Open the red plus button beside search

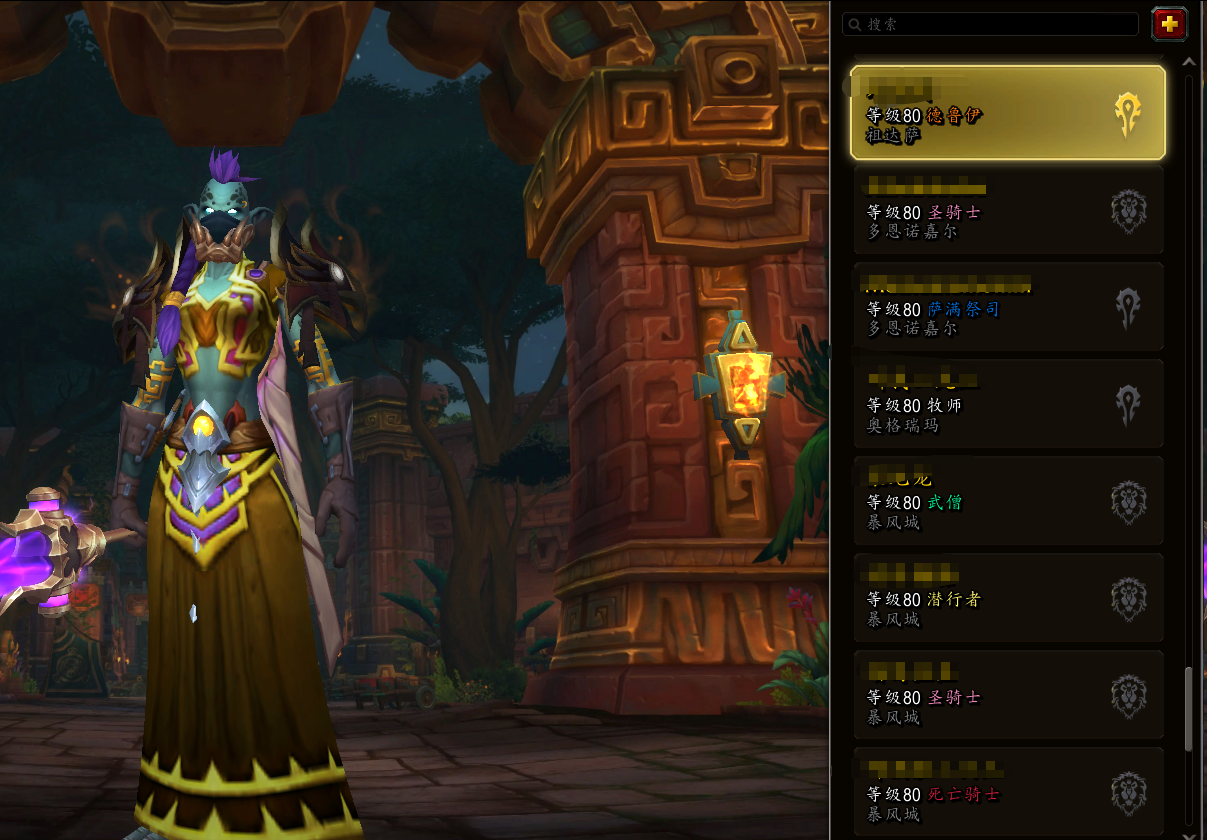(1169, 24)
